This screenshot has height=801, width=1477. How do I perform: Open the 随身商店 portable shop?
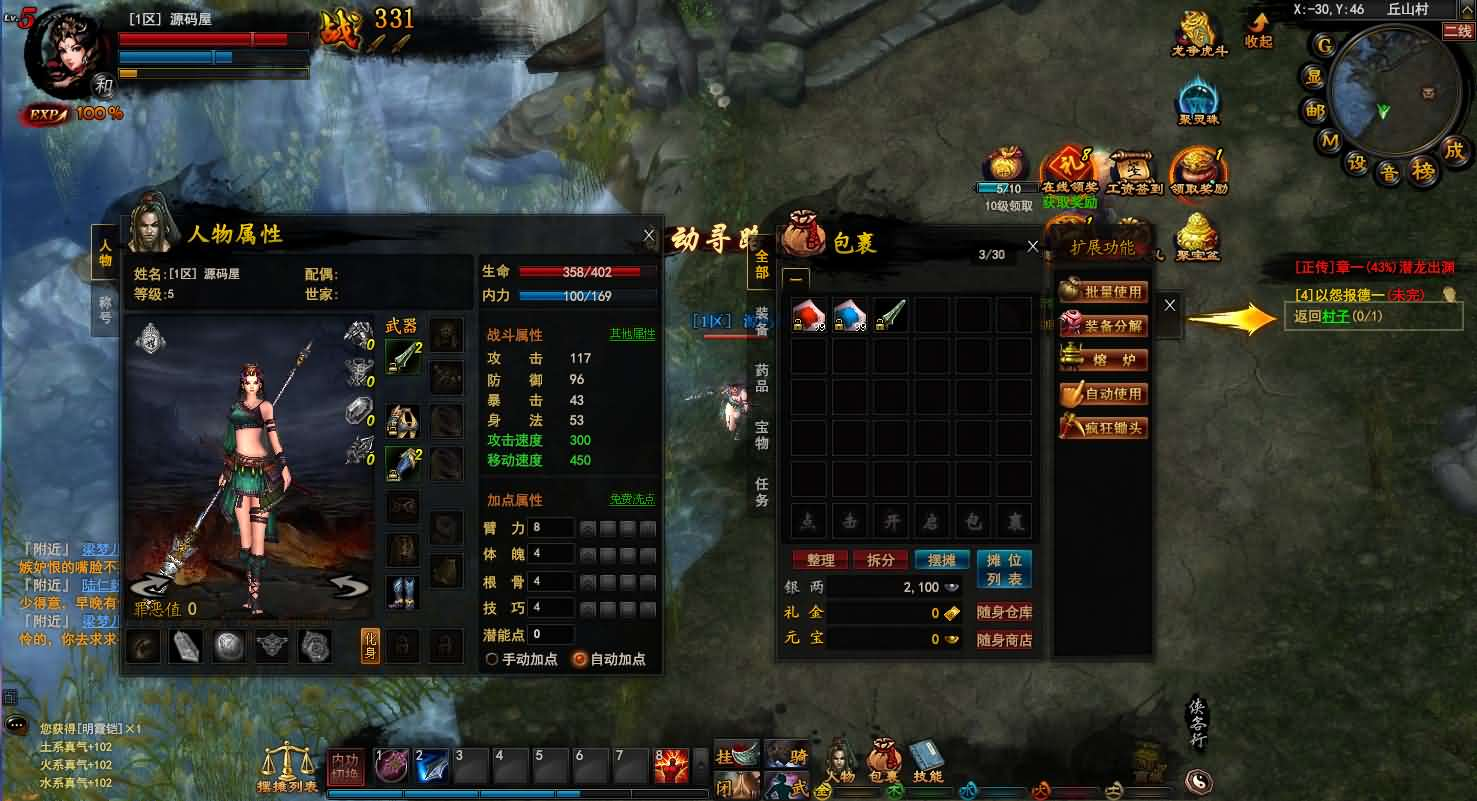point(1004,640)
